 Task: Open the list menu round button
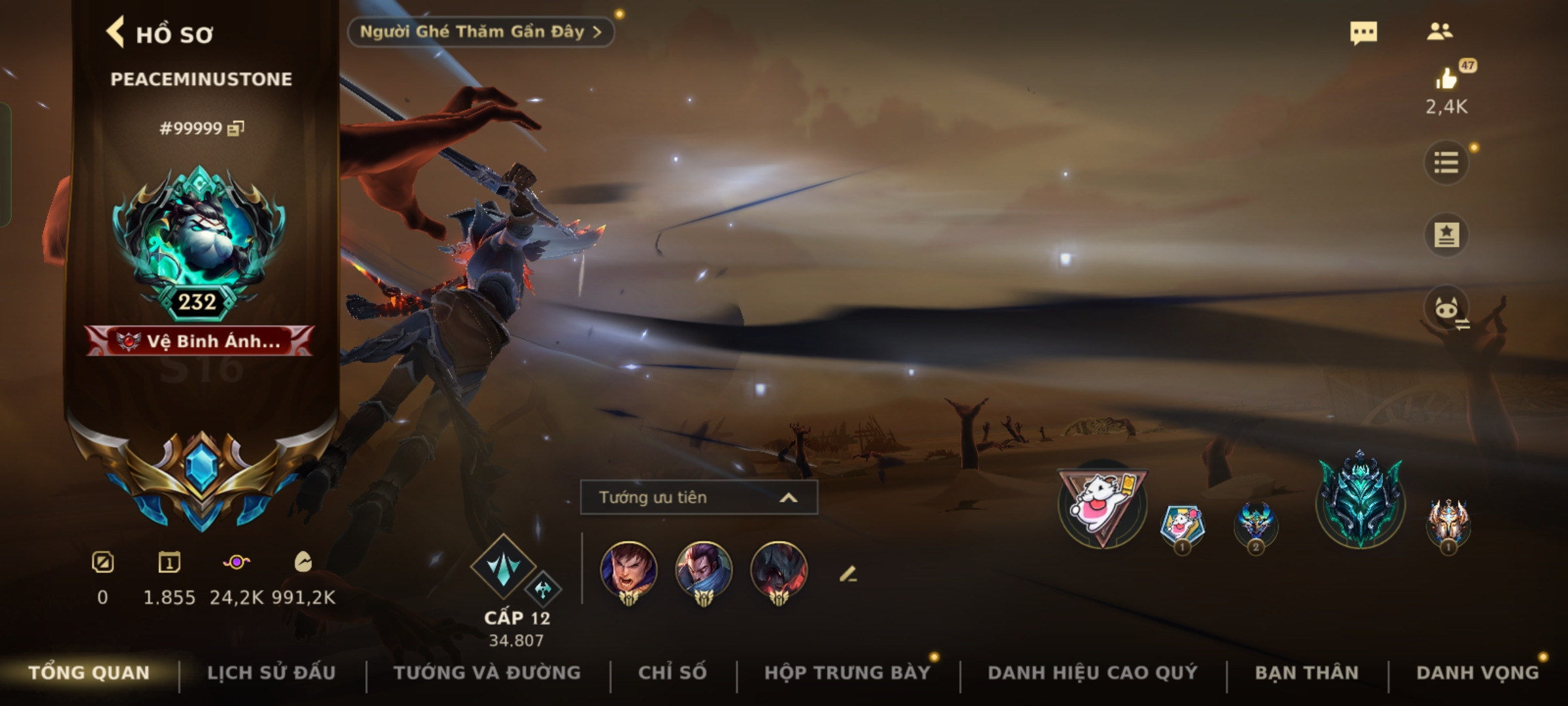pos(1446,163)
